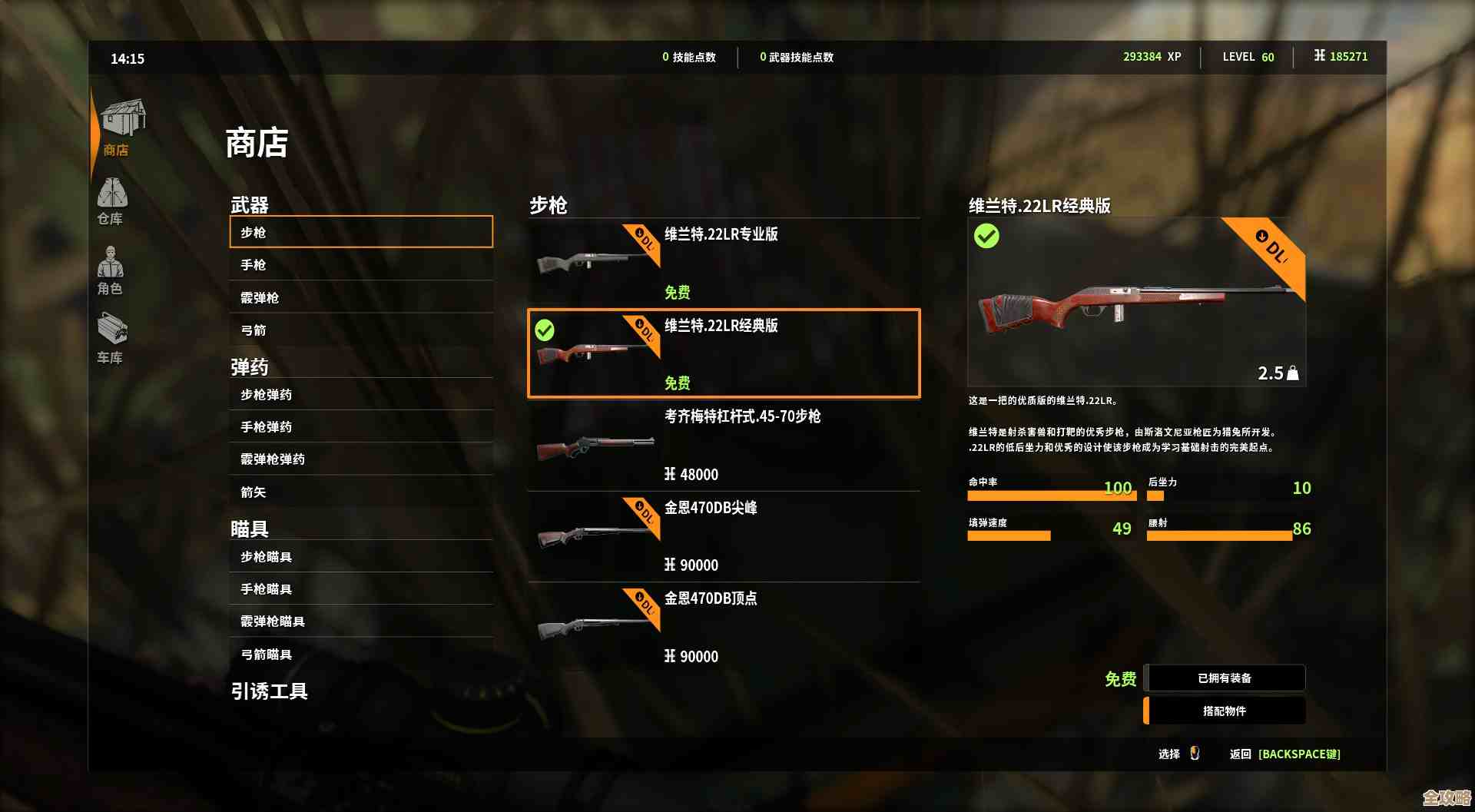This screenshot has width=1475, height=812.
Task: Show 霰弹枪弹药 shotgun ammunition
Action: 360,459
